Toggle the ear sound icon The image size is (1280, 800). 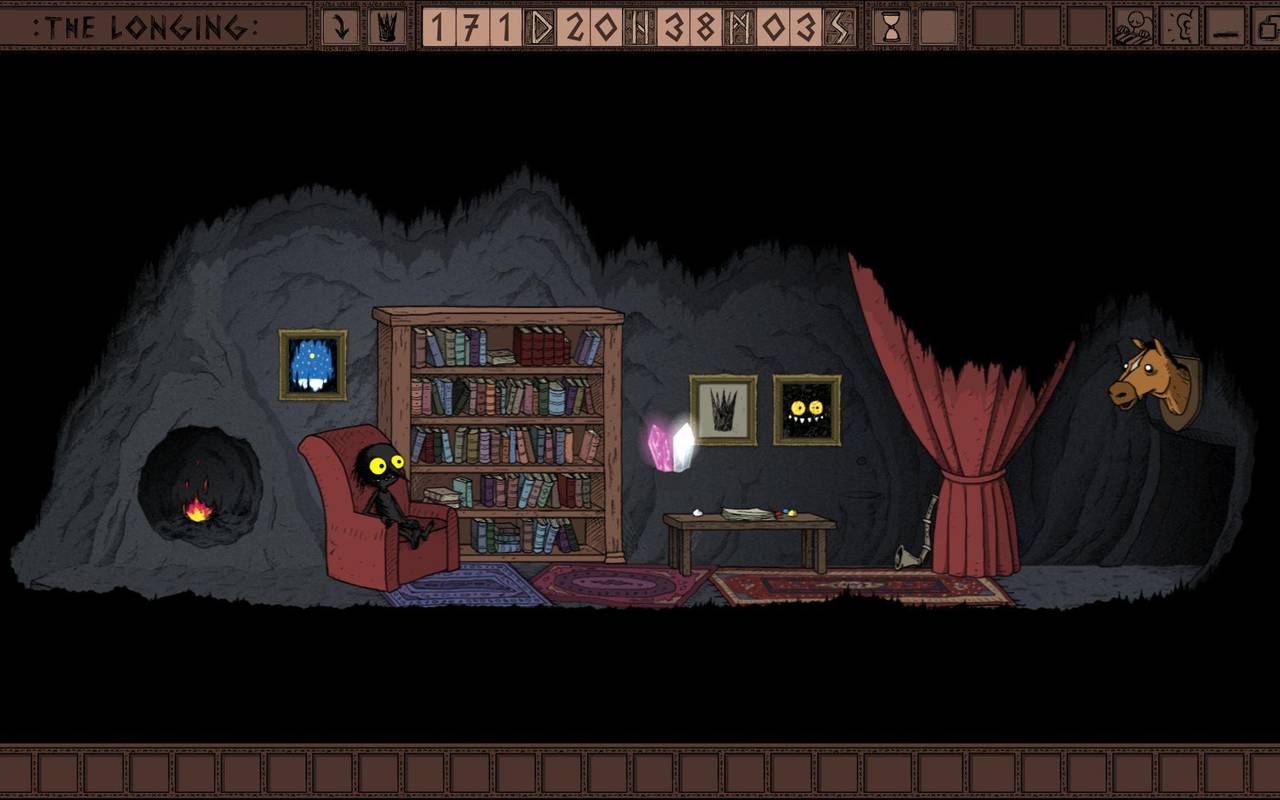[x=1180, y=27]
